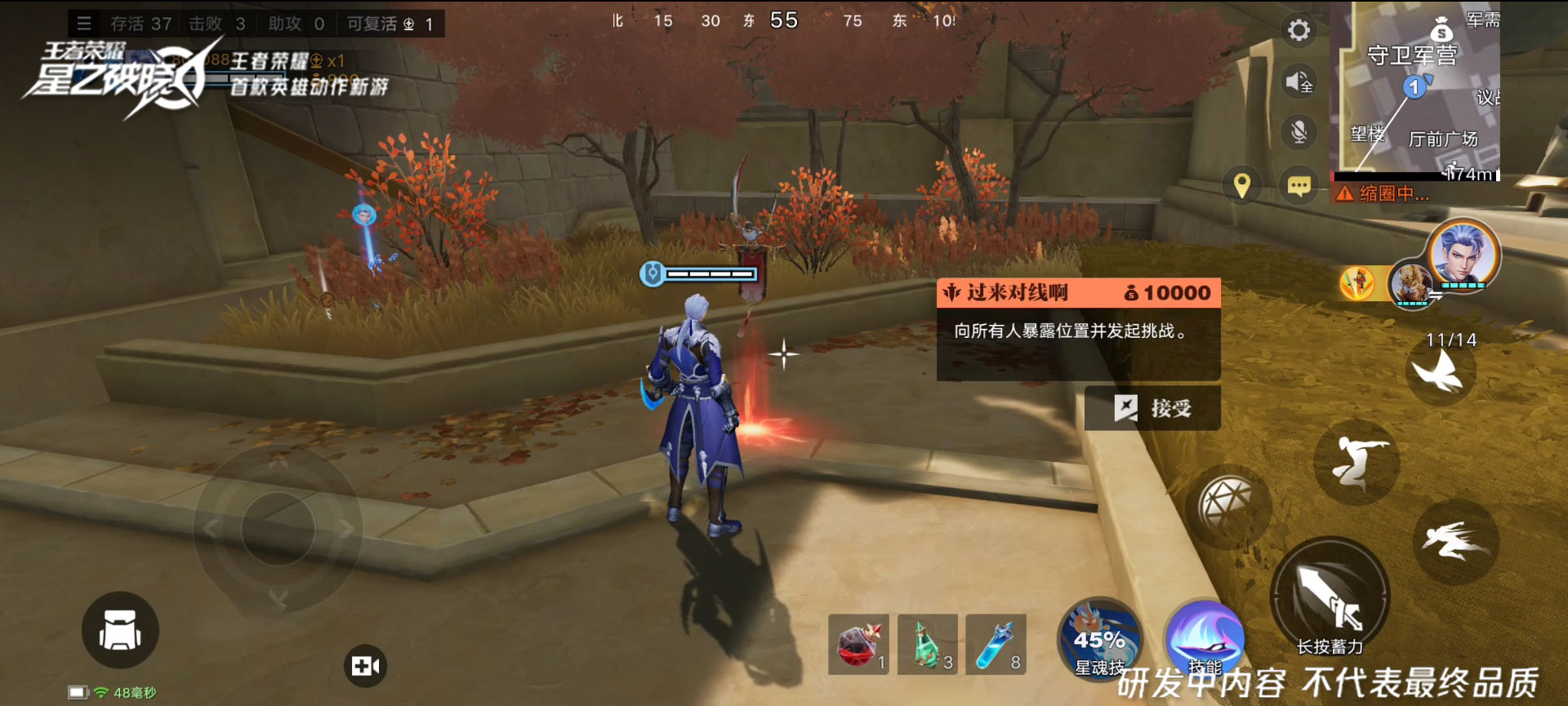
Task: Toggle the speaker voice channel icon
Action: 1298,82
